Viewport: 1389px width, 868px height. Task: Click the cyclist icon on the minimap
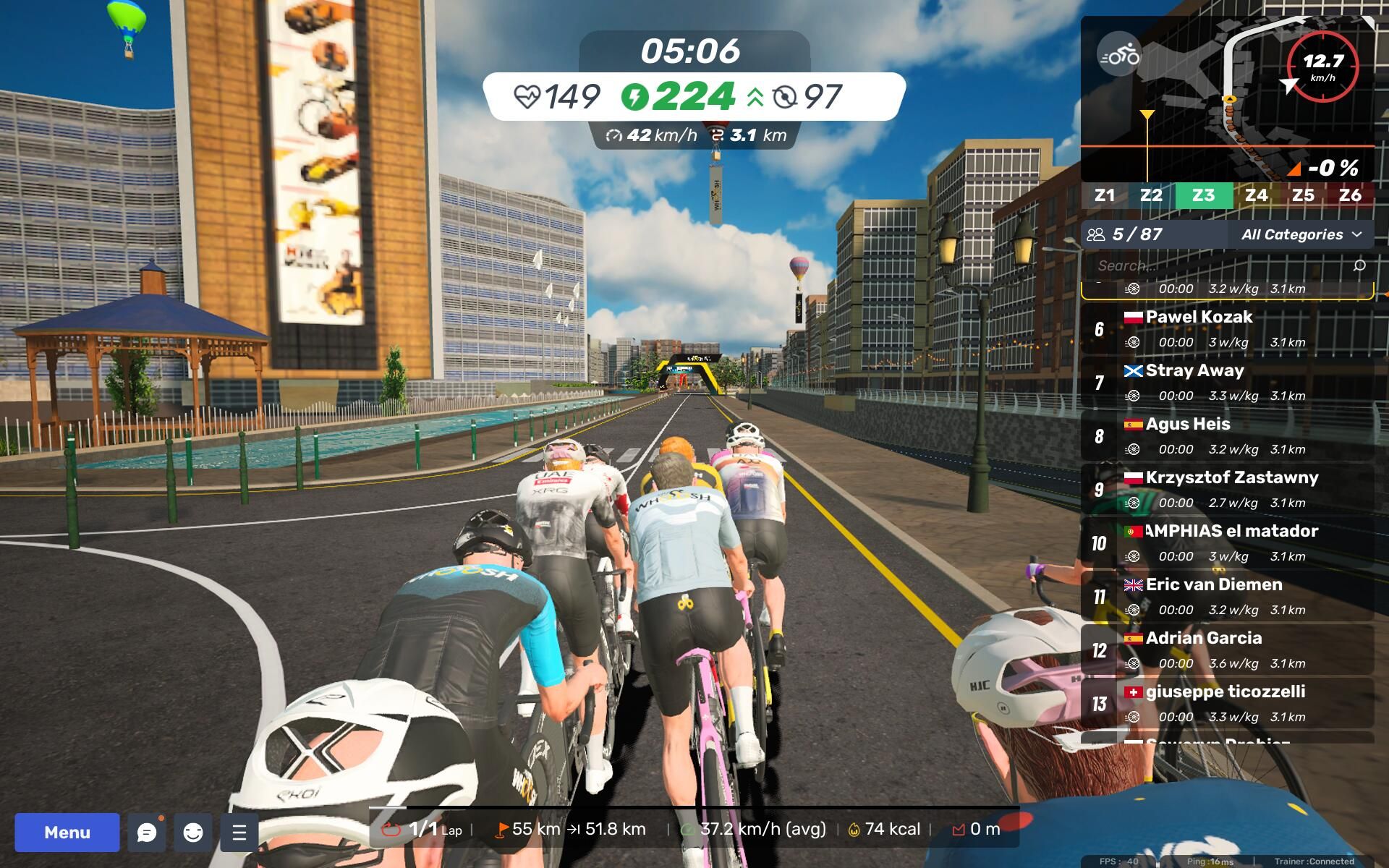click(1118, 55)
